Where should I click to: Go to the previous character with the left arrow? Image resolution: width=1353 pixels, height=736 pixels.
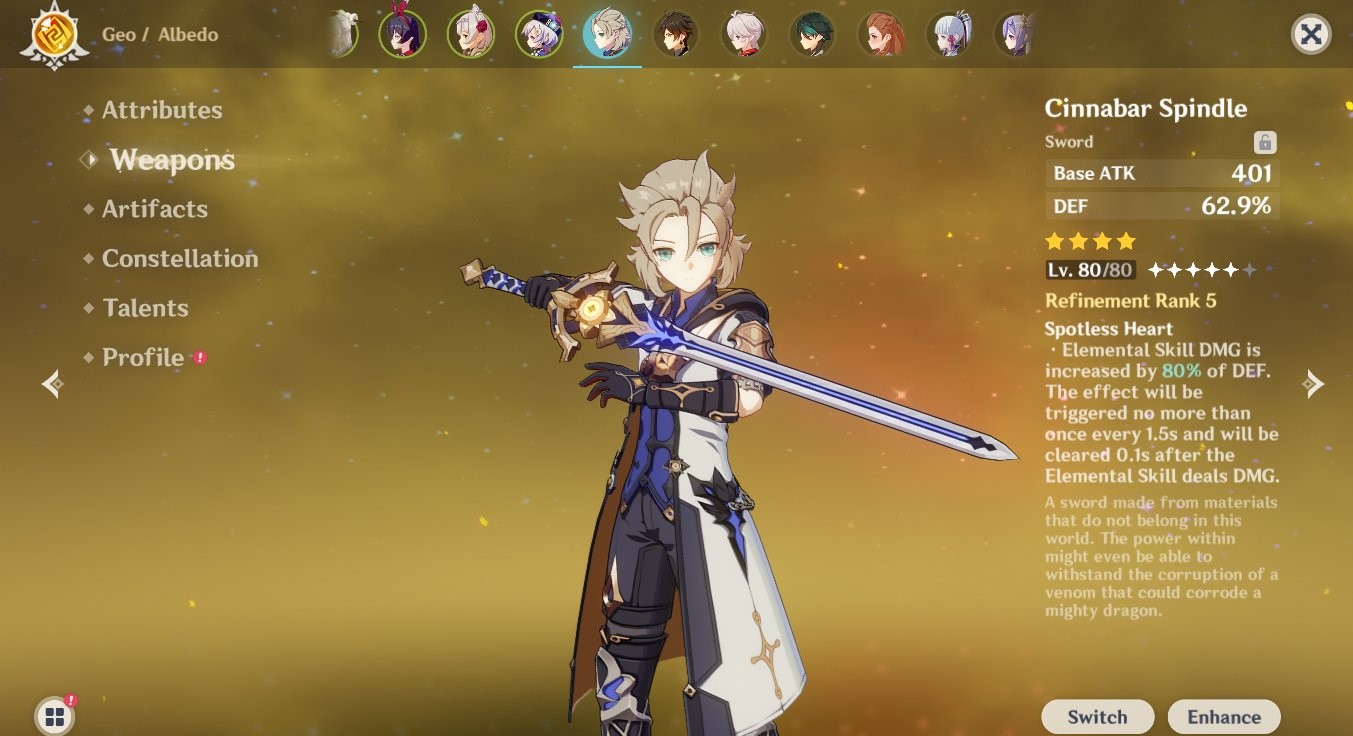coord(53,384)
